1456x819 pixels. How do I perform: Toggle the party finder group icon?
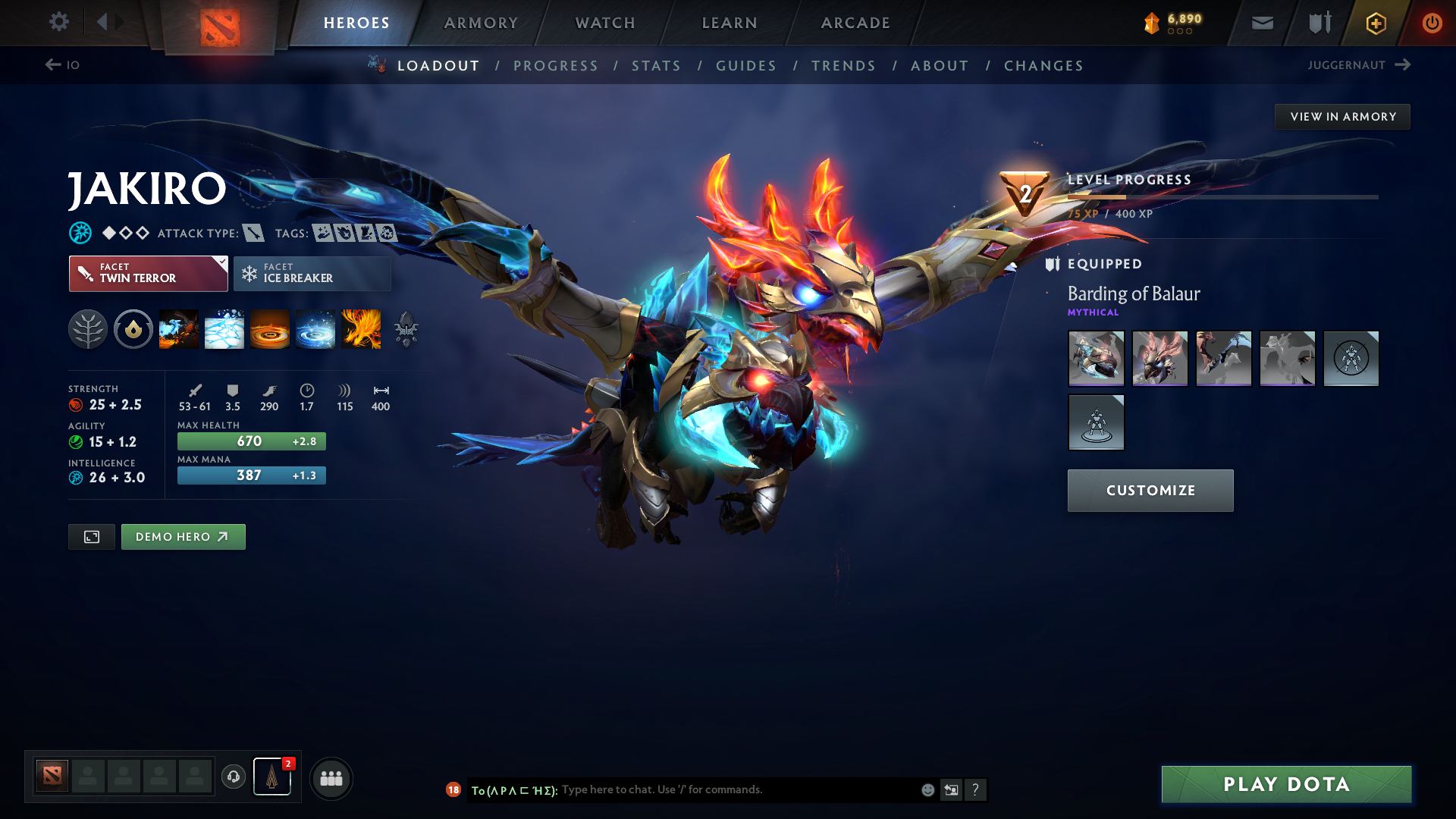point(331,777)
